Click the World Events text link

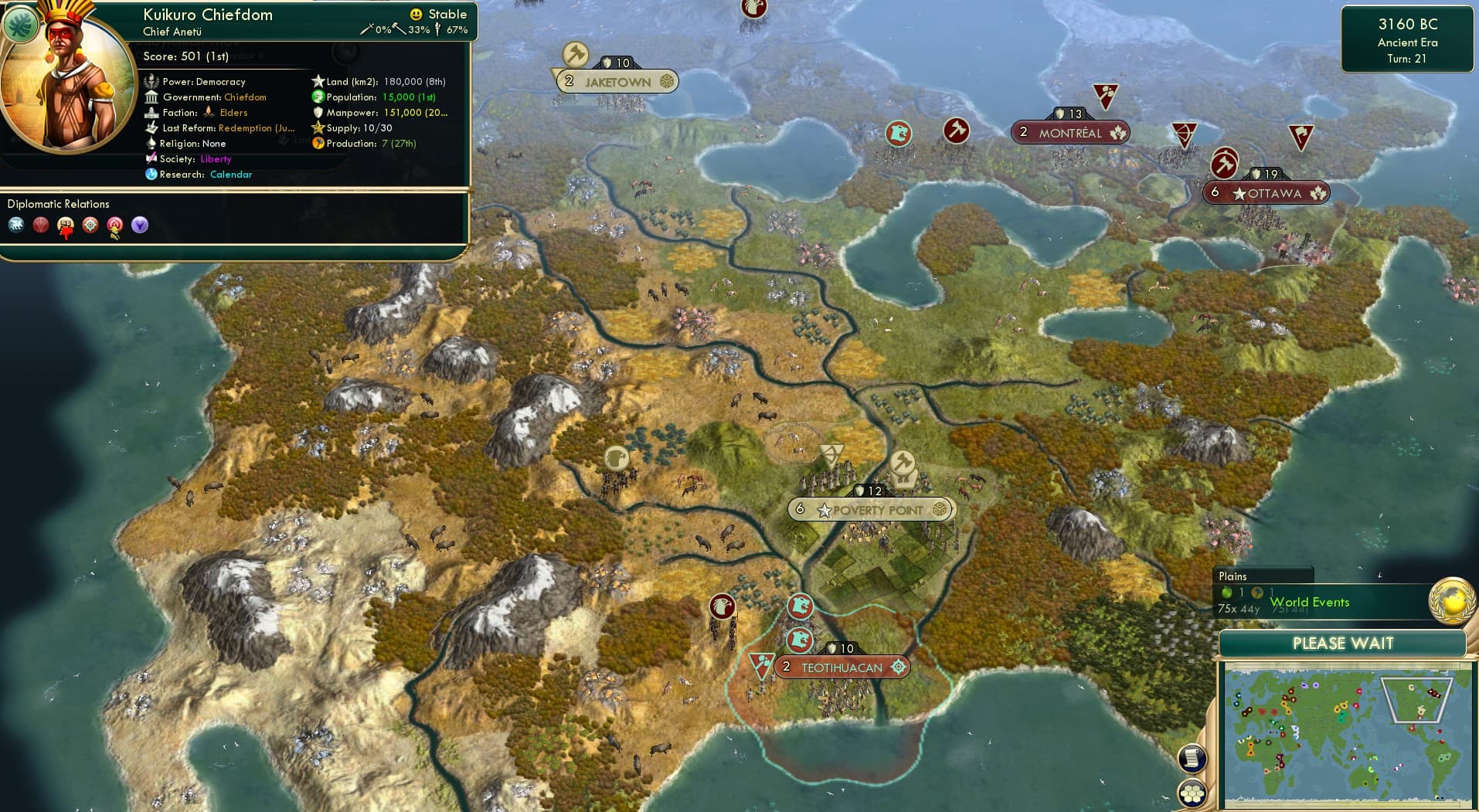[x=1311, y=602]
